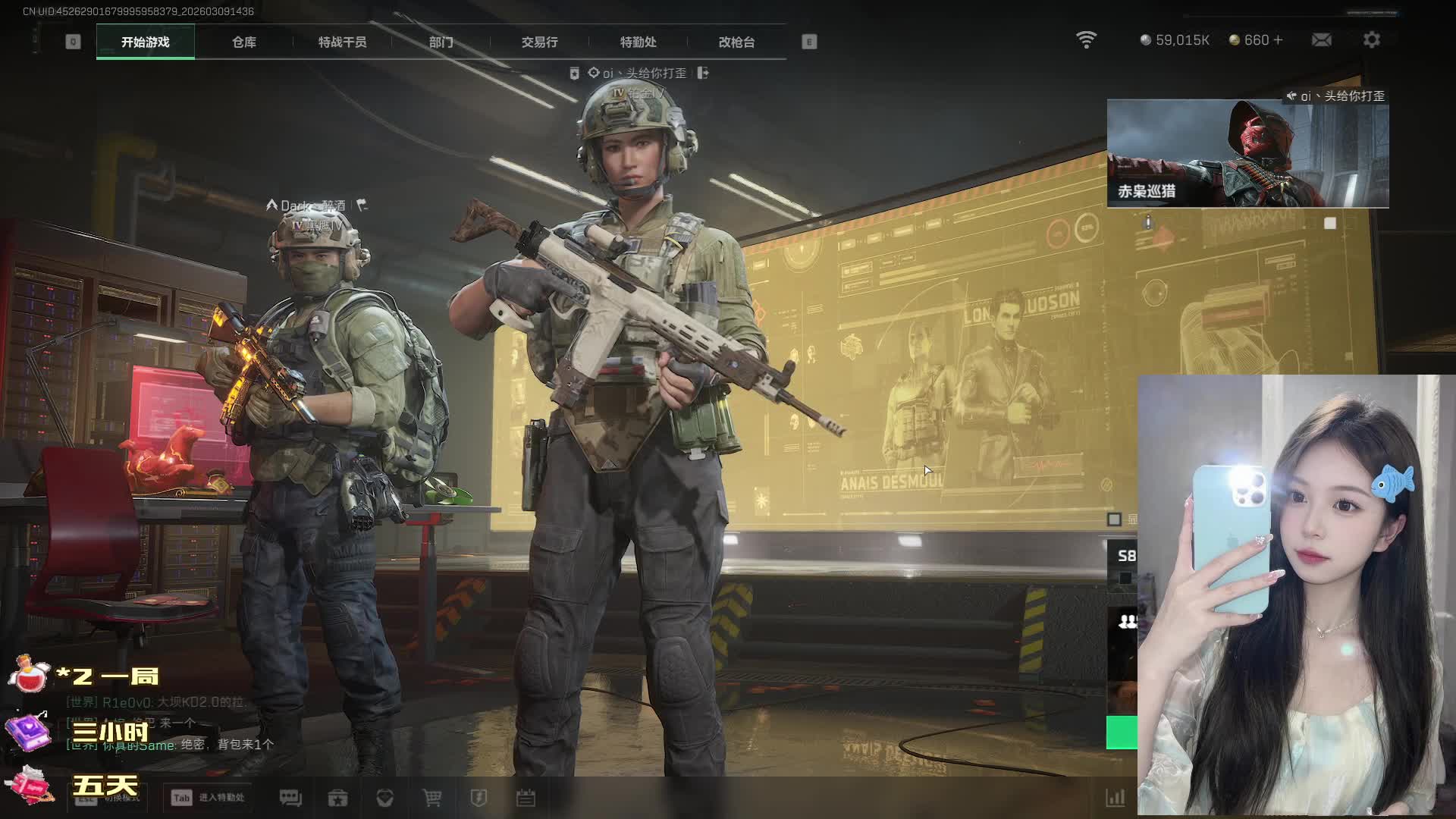The height and width of the screenshot is (819, 1456).
Task: Go to the 部门 department tab
Action: [x=441, y=42]
